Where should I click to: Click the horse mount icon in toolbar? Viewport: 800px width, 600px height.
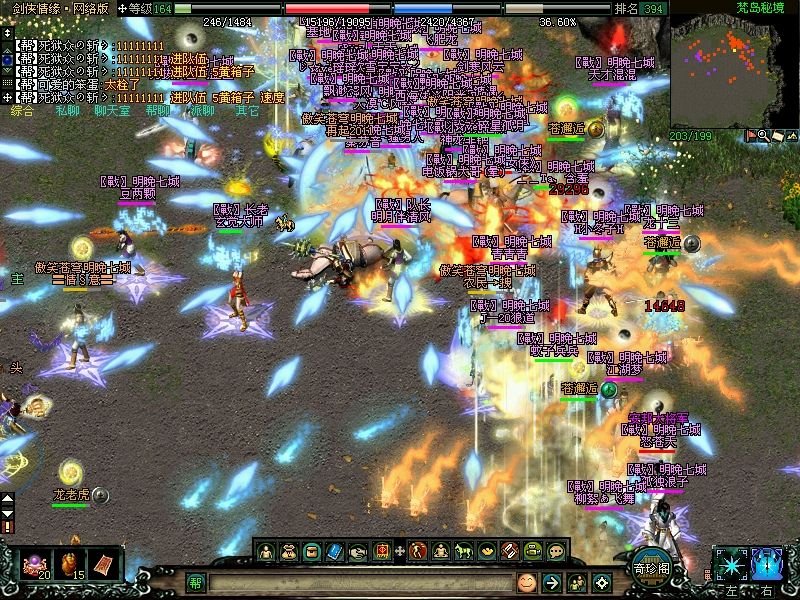click(x=463, y=551)
